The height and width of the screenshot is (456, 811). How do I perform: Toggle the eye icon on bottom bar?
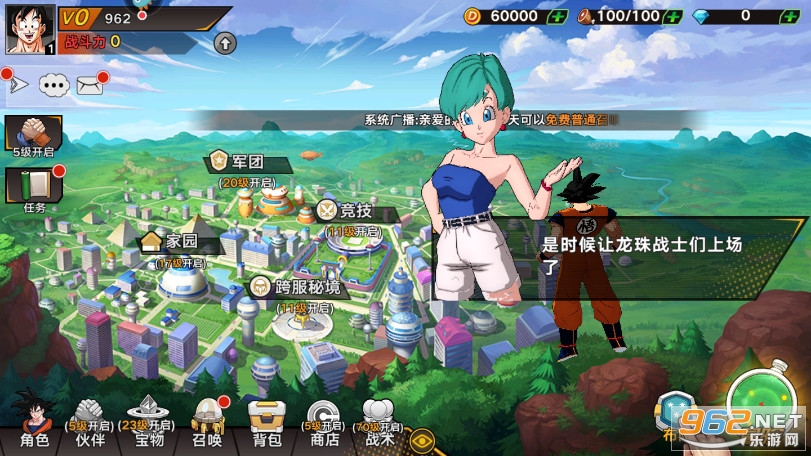click(423, 437)
